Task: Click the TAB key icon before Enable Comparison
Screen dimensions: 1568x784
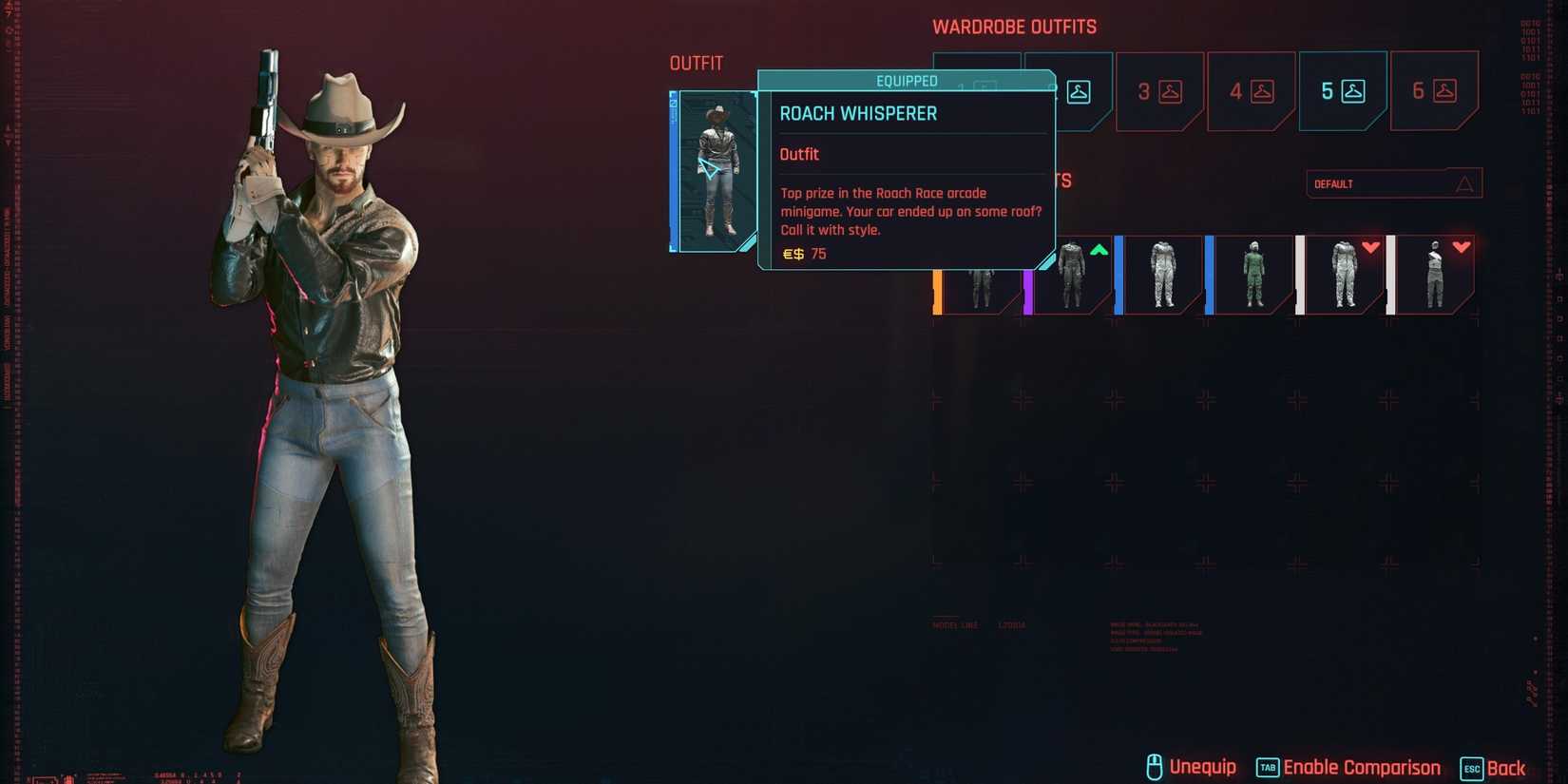Action: [x=1266, y=766]
